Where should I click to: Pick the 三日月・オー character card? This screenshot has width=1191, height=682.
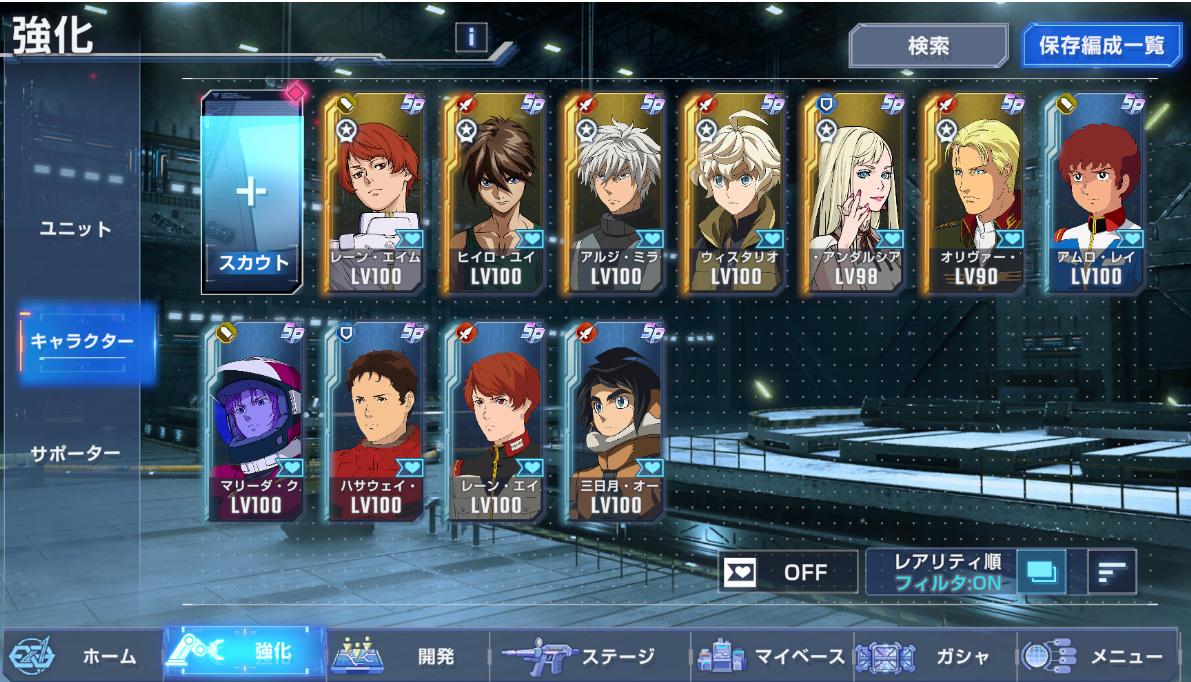click(615, 421)
